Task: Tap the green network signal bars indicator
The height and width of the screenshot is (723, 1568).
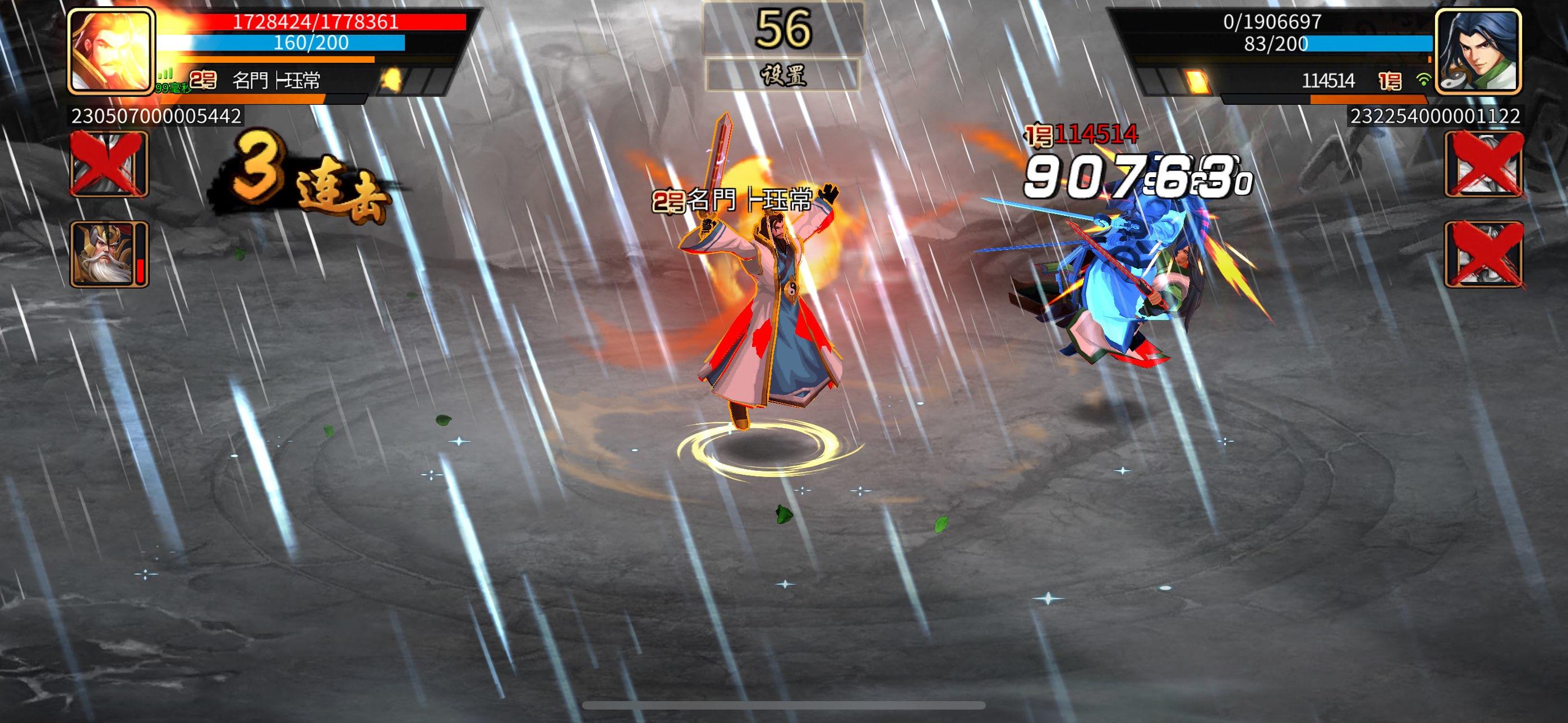Action: pyautogui.click(x=164, y=74)
